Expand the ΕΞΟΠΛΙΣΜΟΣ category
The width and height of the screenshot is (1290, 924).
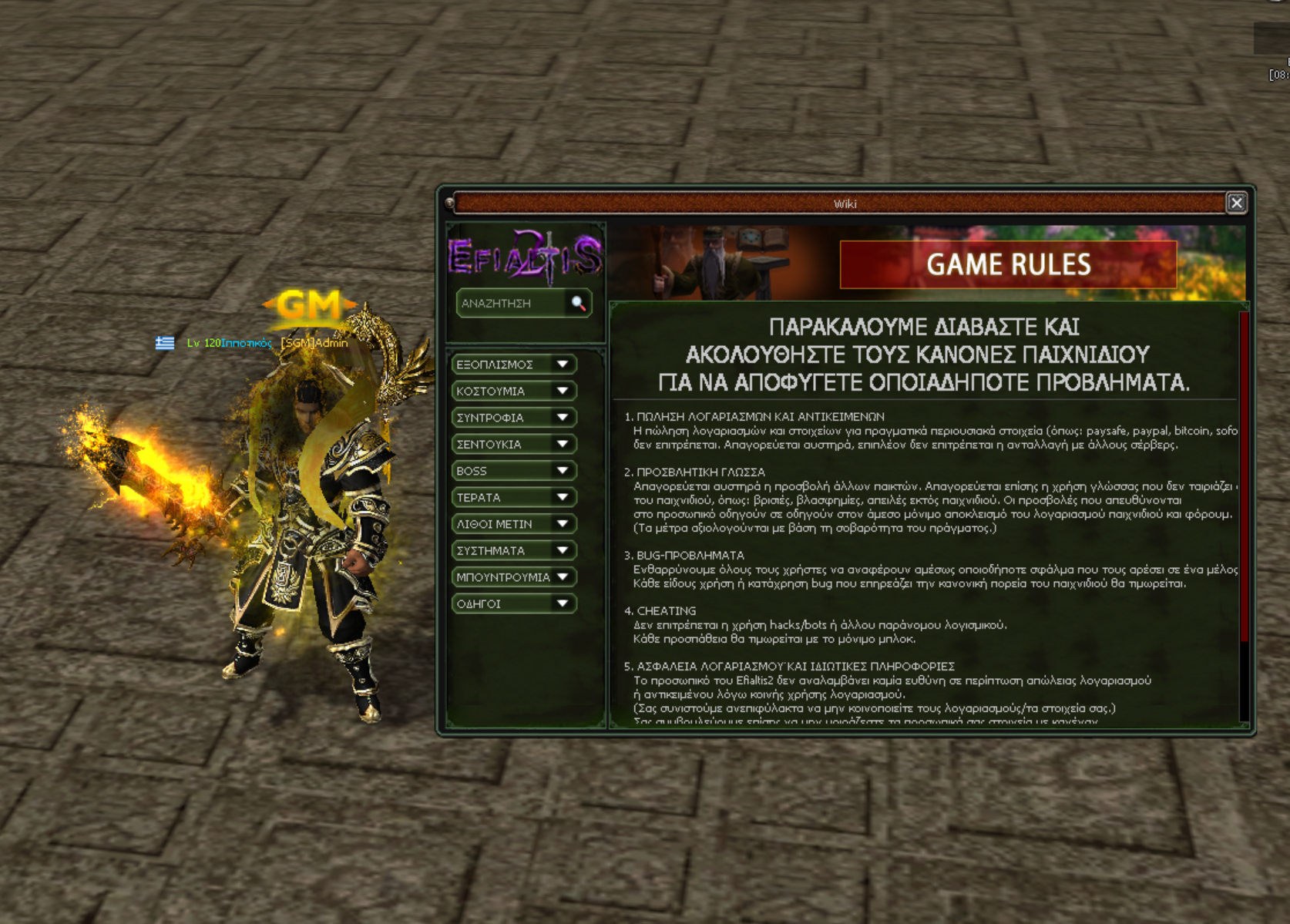tap(513, 365)
